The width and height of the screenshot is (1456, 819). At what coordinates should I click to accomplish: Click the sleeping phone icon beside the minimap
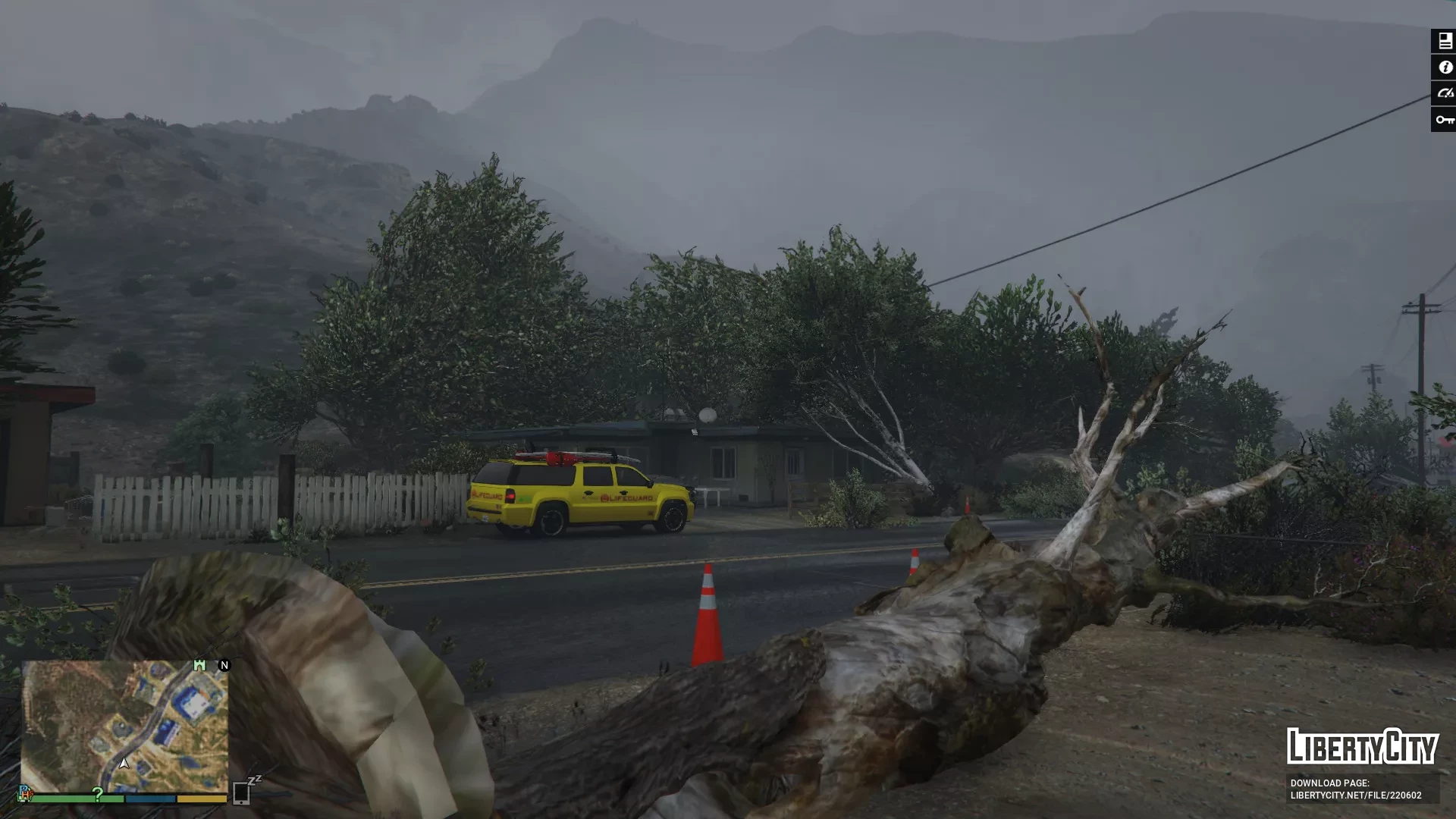pyautogui.click(x=242, y=792)
